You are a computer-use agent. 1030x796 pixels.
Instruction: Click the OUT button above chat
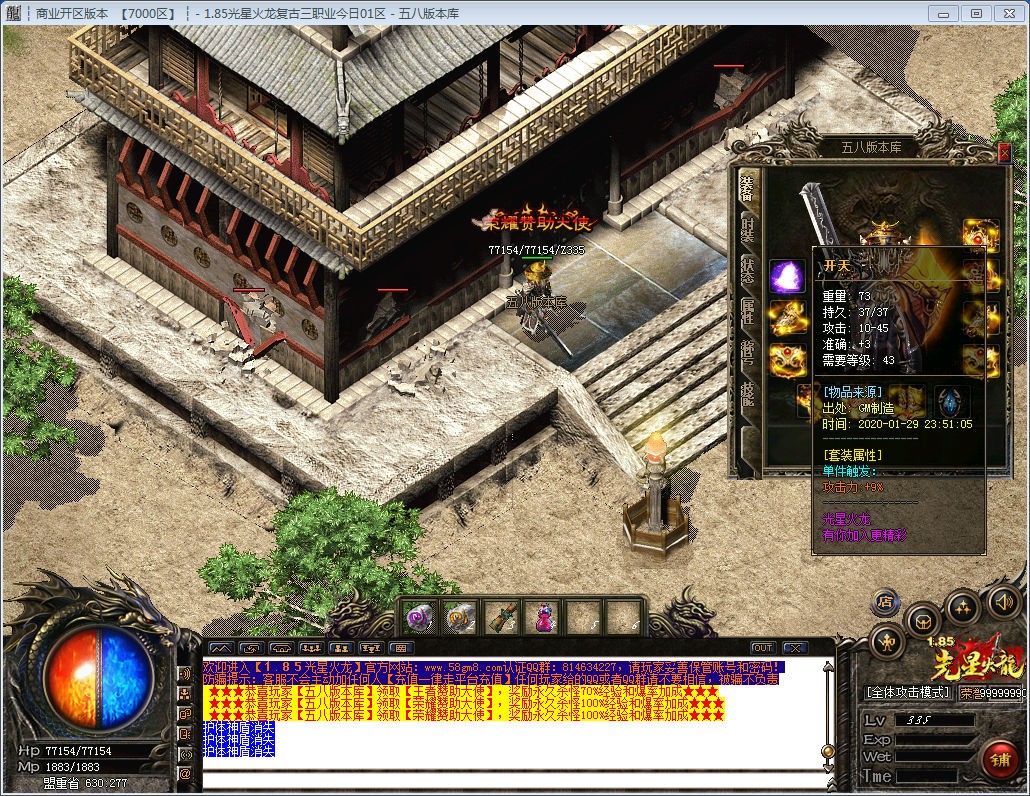pos(763,648)
